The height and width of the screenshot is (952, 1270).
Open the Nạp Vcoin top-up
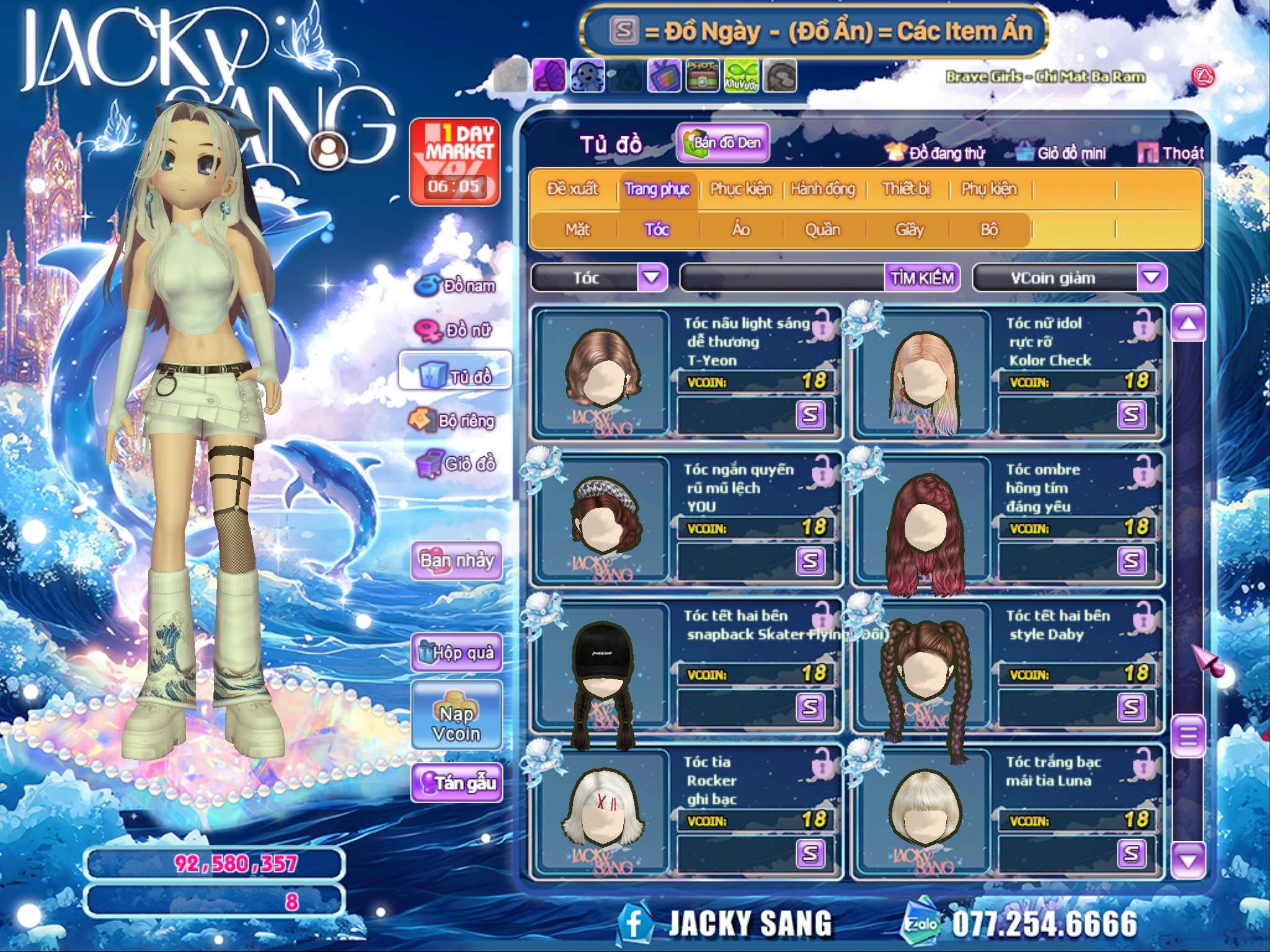456,715
